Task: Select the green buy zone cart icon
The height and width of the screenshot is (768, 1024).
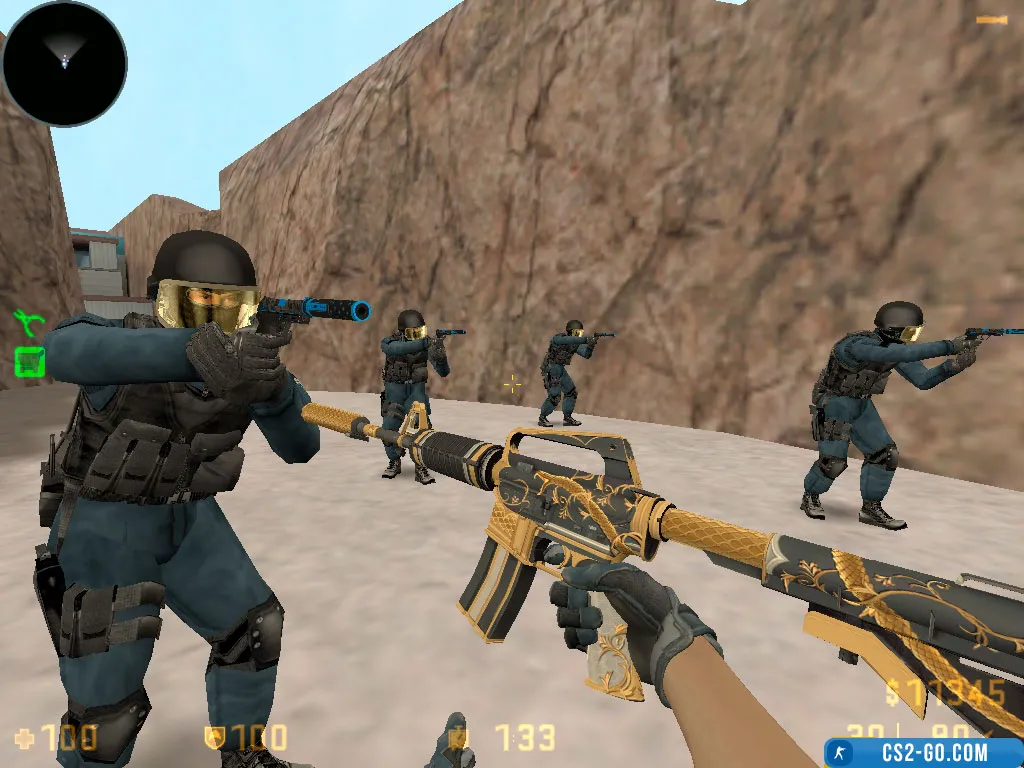Action: pos(30,362)
